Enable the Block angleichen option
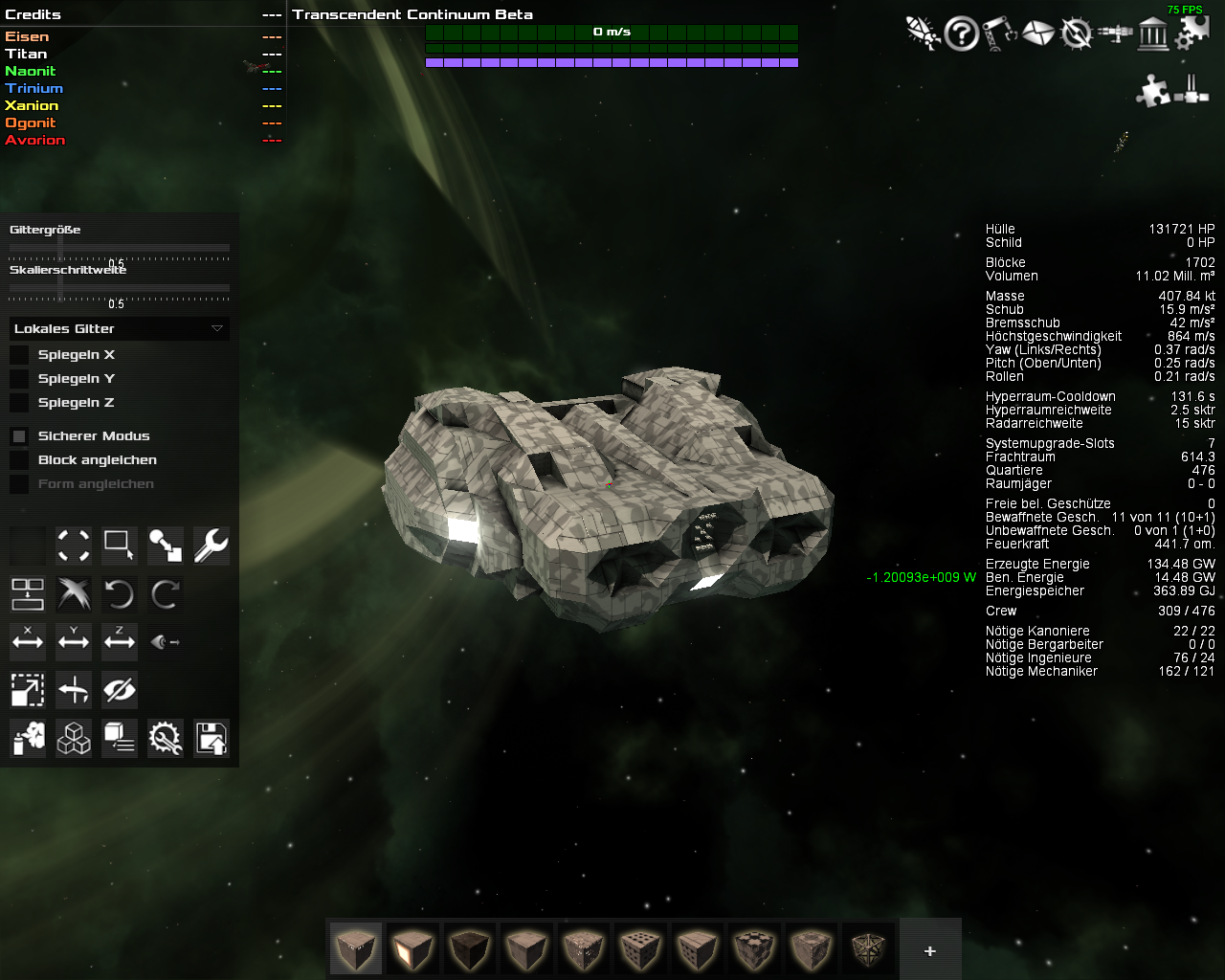This screenshot has width=1225, height=980. 19,460
